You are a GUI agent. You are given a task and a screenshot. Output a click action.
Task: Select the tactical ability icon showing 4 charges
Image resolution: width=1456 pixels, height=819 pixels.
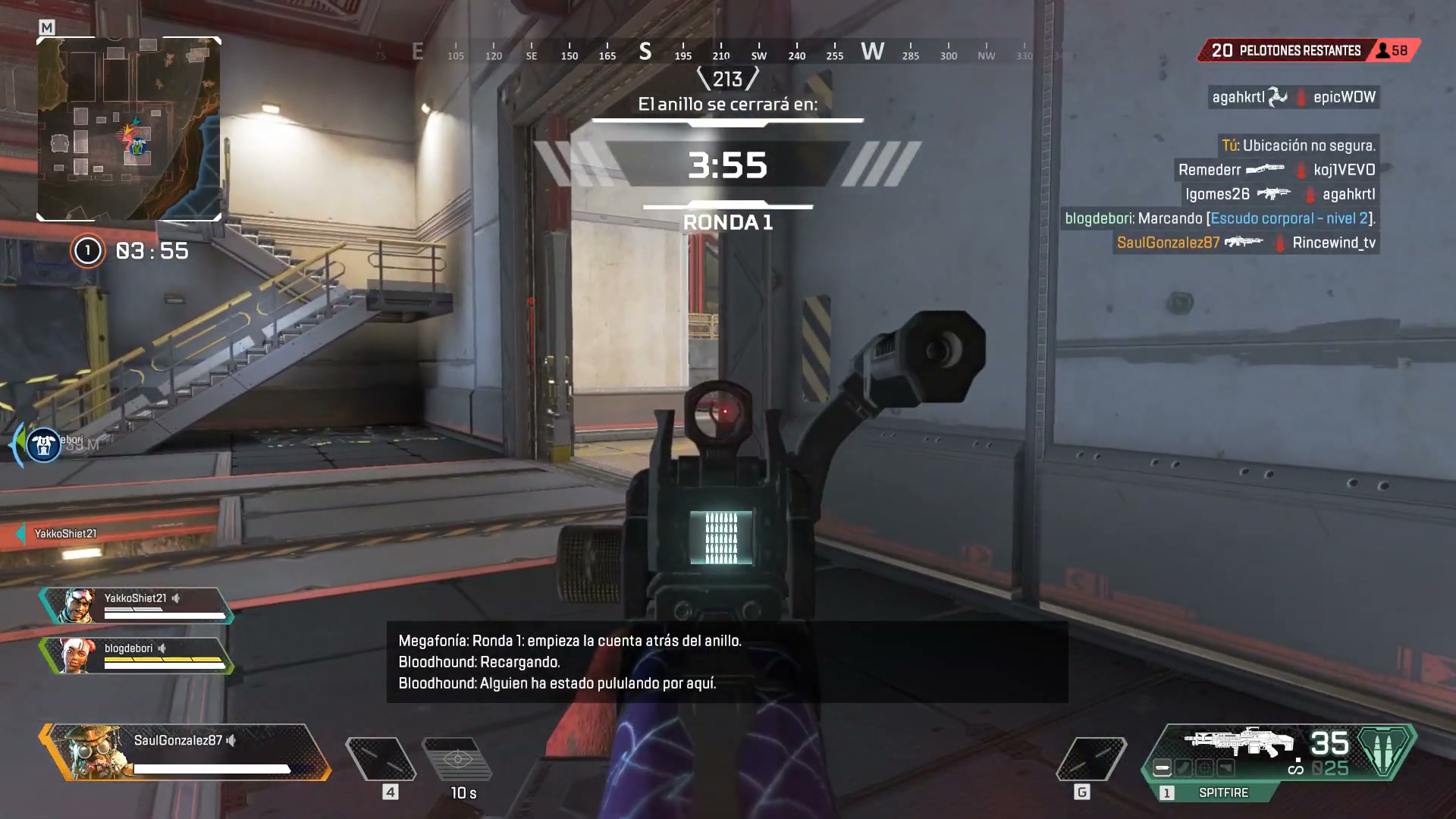click(379, 757)
